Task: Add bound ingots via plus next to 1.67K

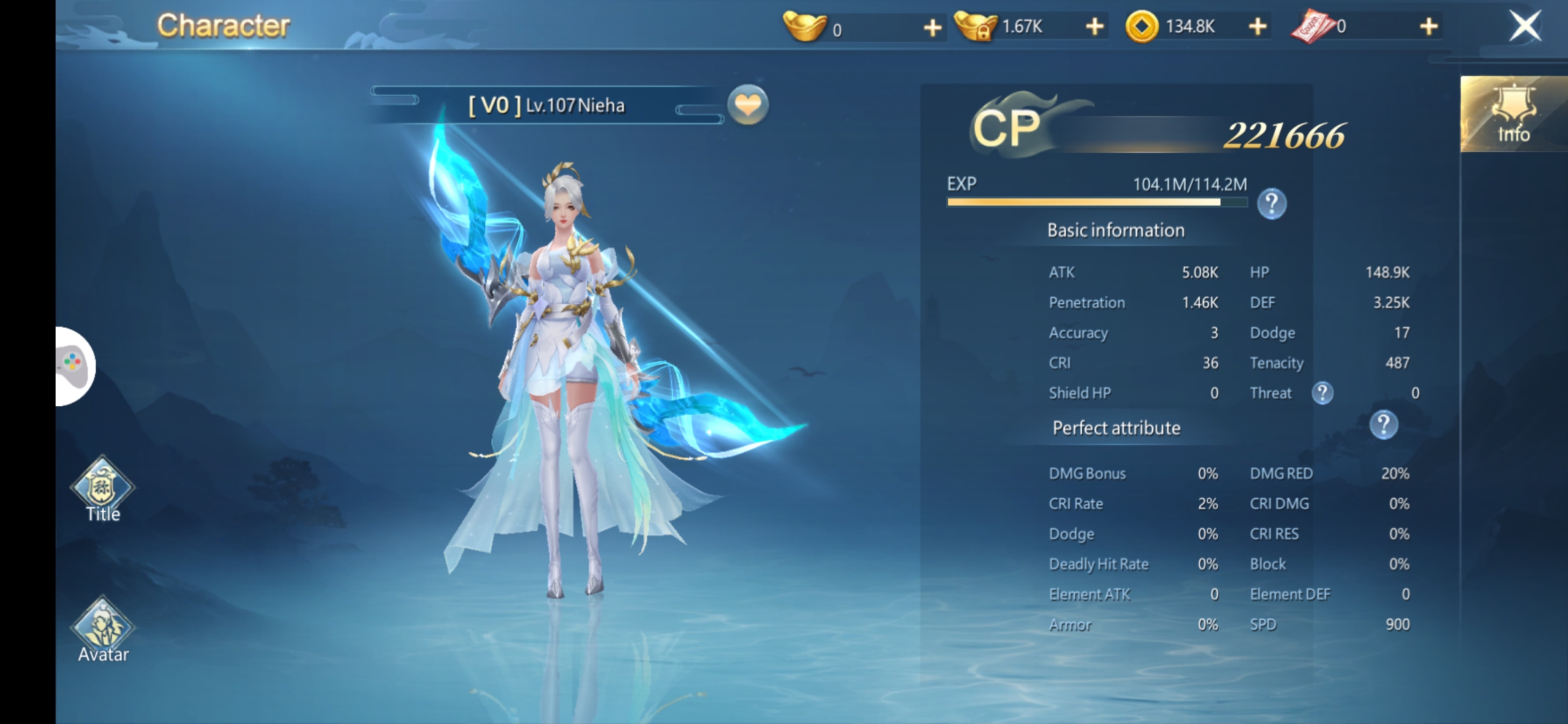Action: click(1094, 27)
